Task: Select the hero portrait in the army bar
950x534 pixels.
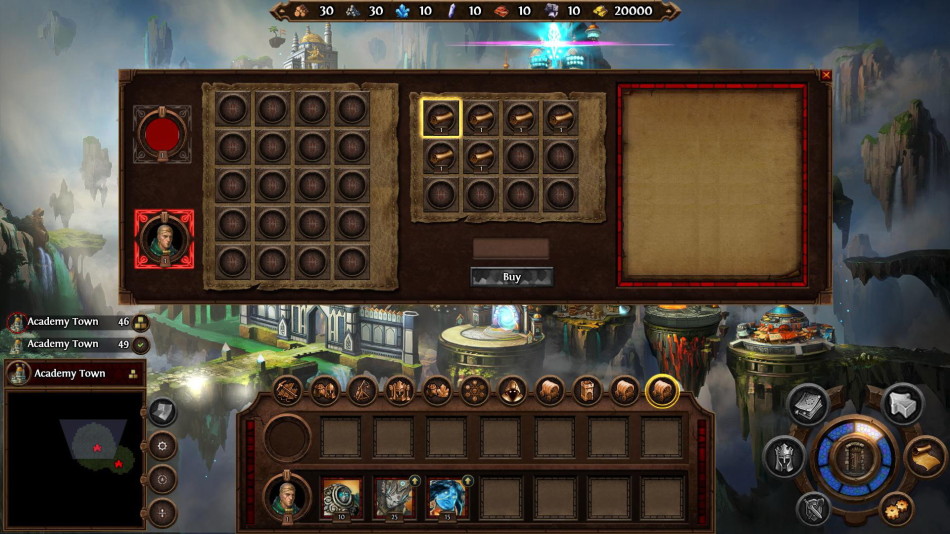Action: click(287, 496)
